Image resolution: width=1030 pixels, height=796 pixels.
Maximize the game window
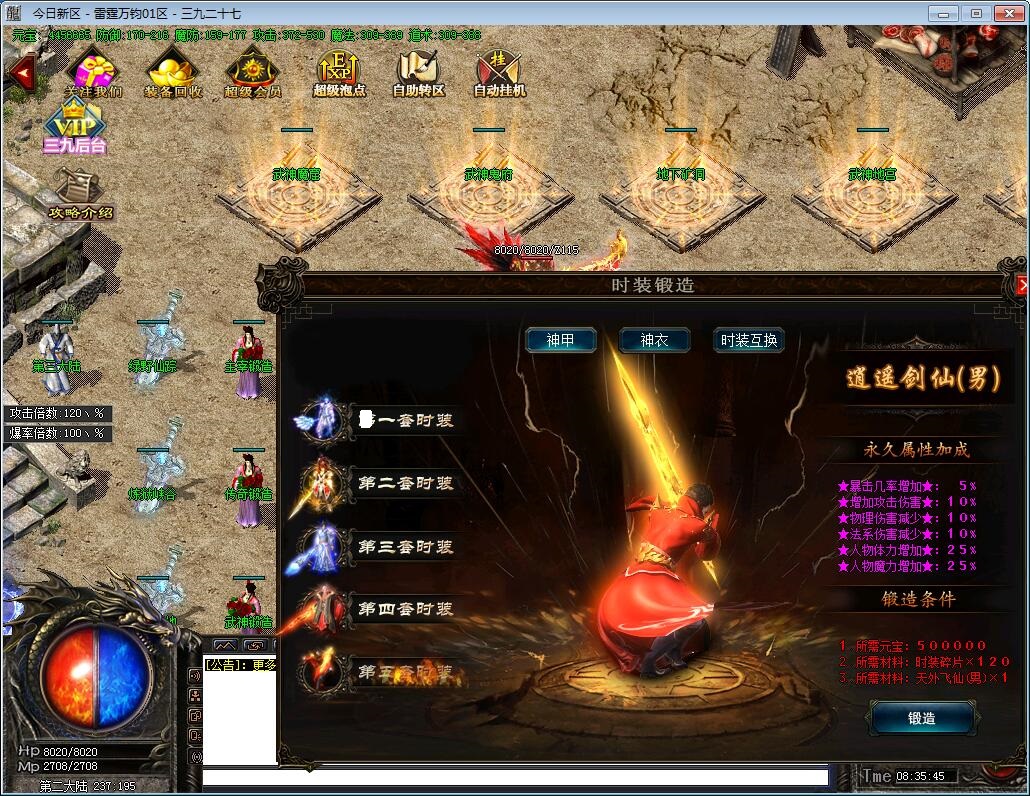coord(976,13)
